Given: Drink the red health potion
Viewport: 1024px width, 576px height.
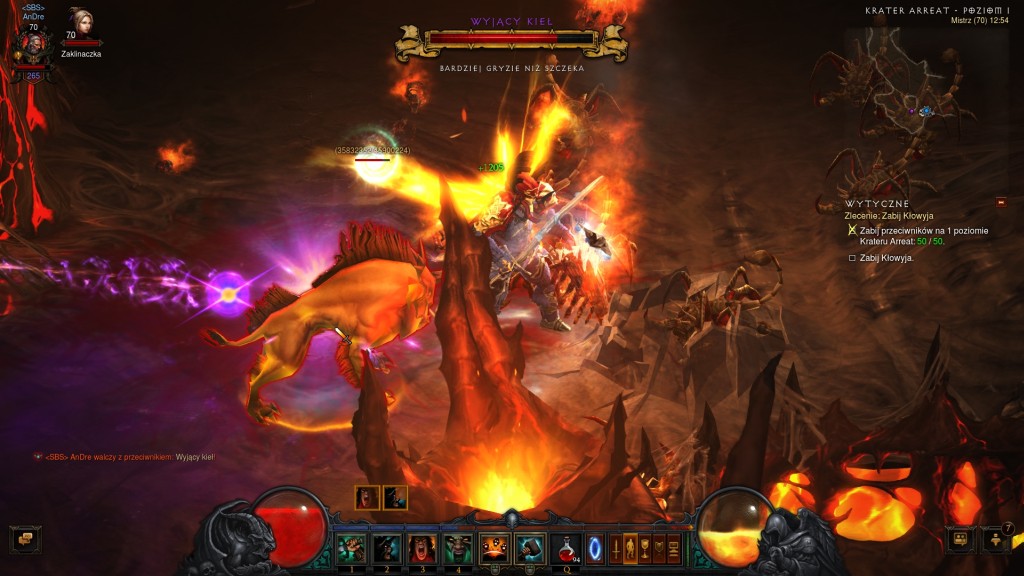Looking at the screenshot, I should pyautogui.click(x=568, y=548).
